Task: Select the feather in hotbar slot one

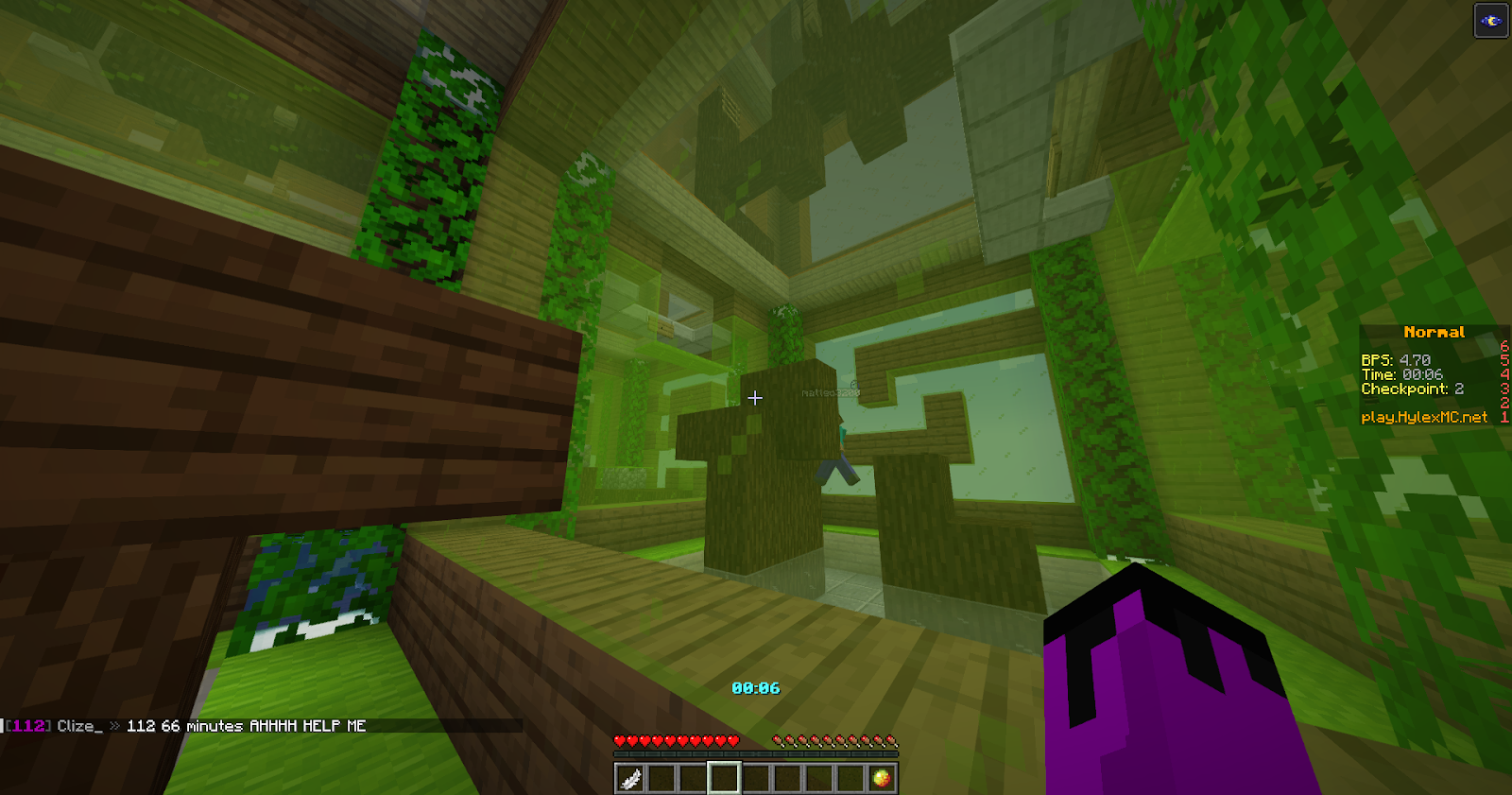Action: (x=629, y=778)
